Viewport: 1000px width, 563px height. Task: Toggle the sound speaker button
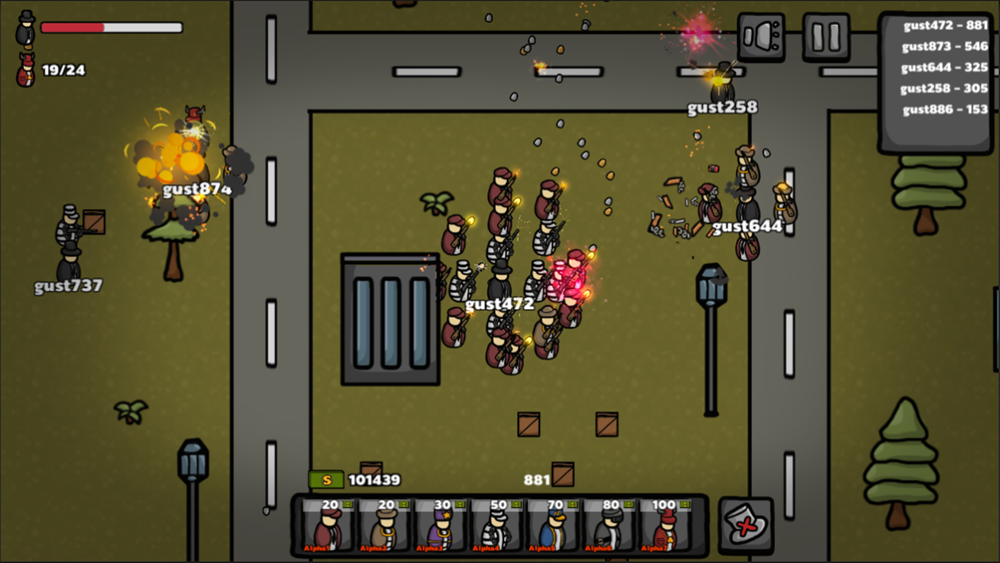761,37
